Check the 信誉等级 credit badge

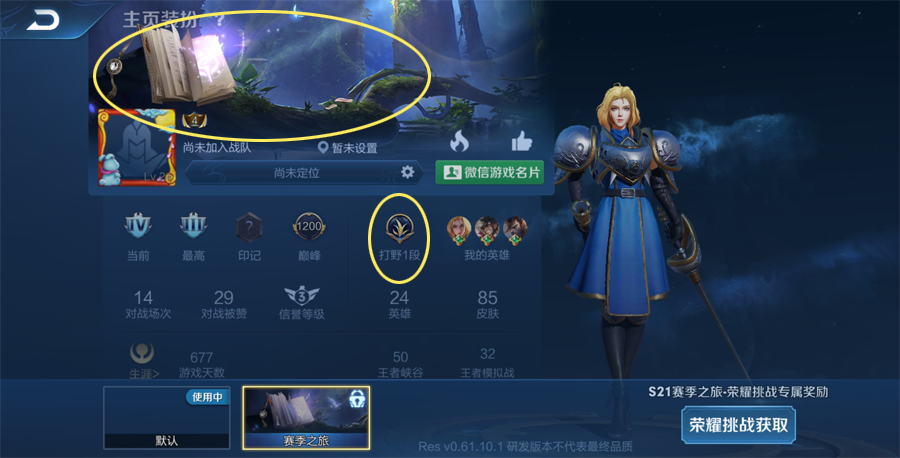[x=301, y=302]
